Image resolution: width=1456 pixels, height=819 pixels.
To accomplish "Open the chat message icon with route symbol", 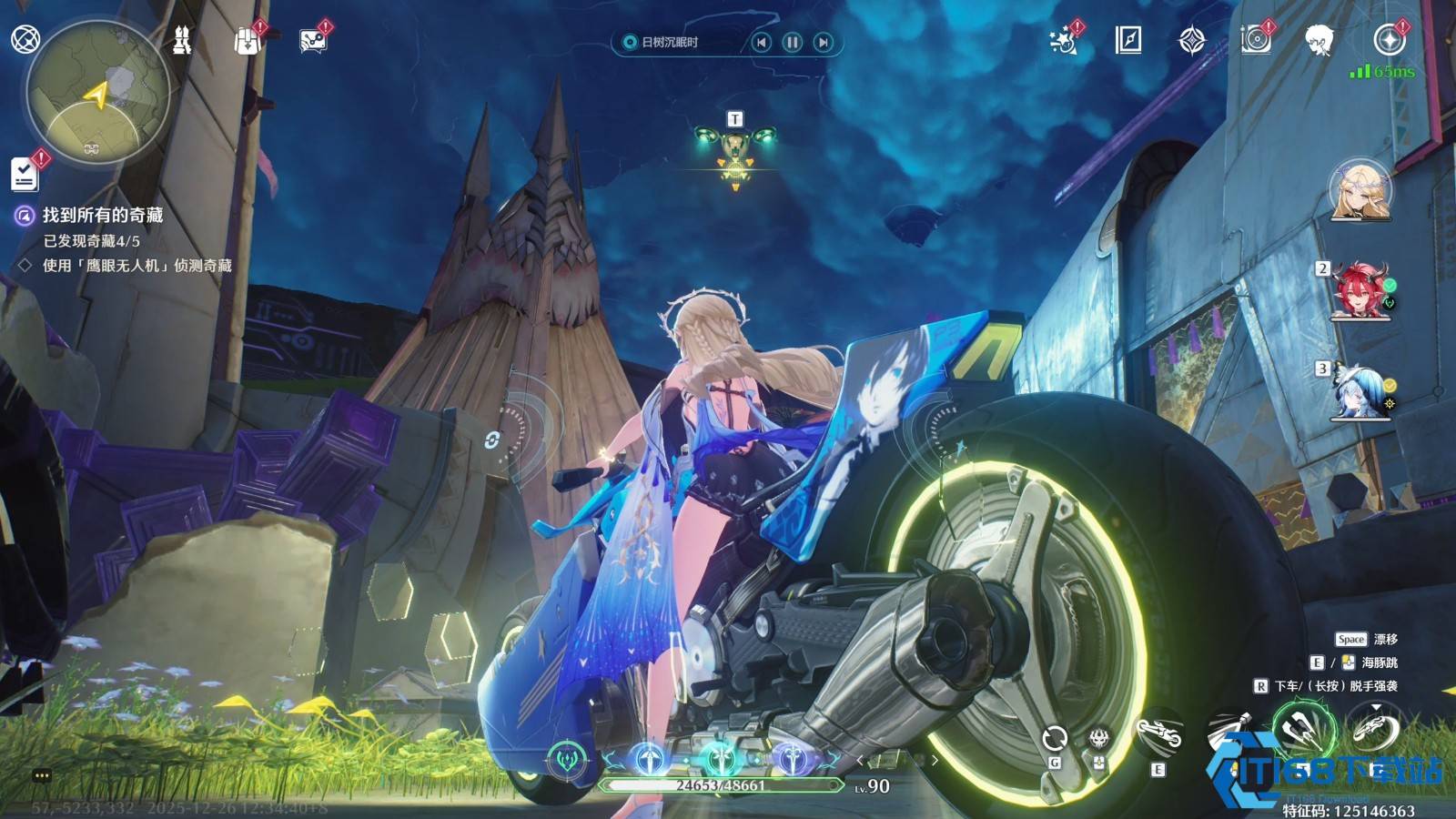I will point(313,41).
